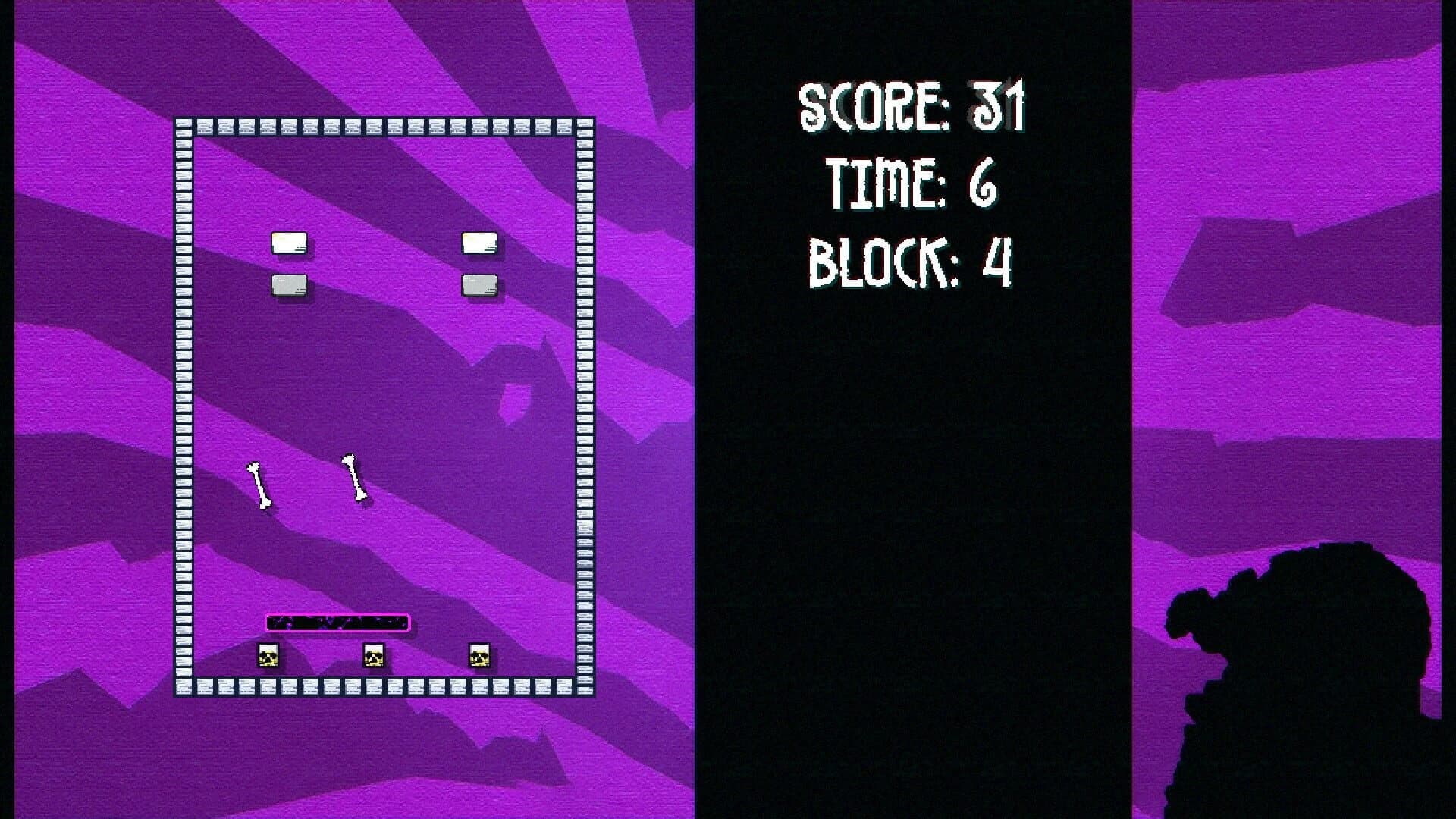Viewport: 1456px width, 819px height.
Task: Select the SCORE heading in the sidebar
Action: [x=864, y=106]
